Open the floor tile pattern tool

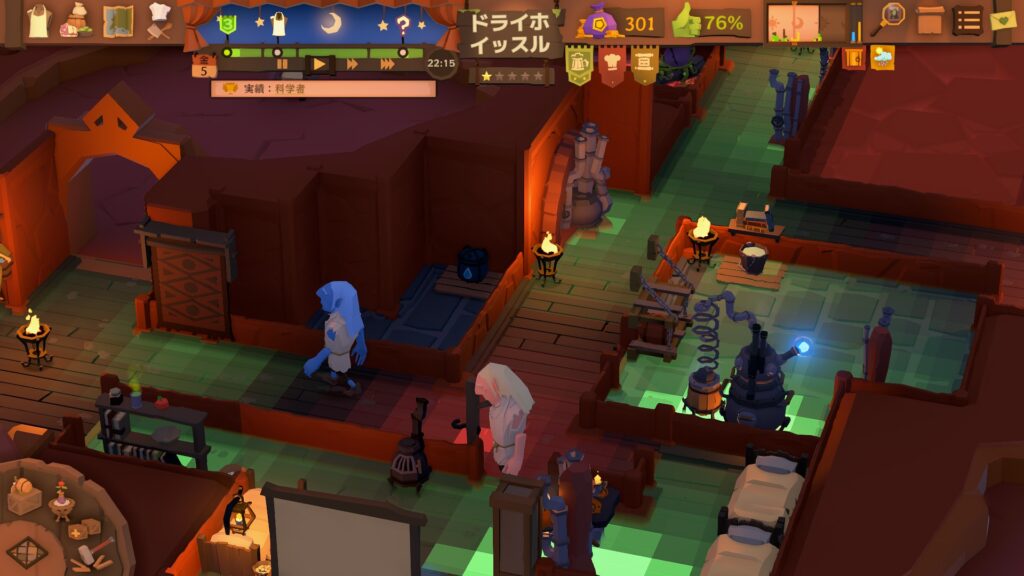point(27,551)
